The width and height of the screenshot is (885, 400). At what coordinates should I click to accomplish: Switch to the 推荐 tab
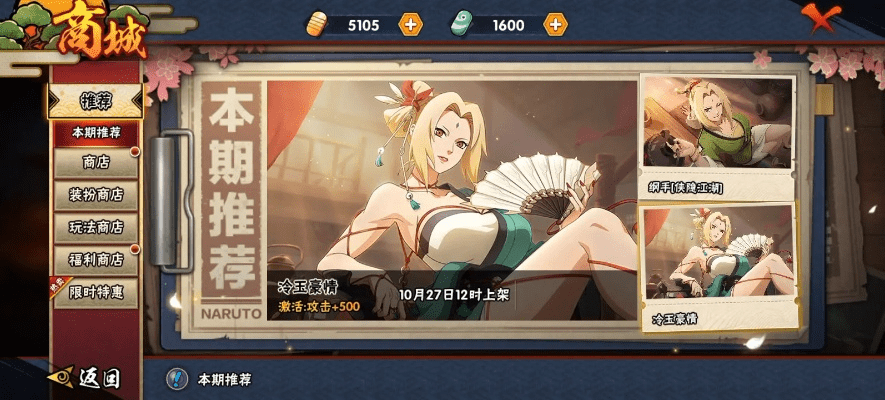pos(95,101)
